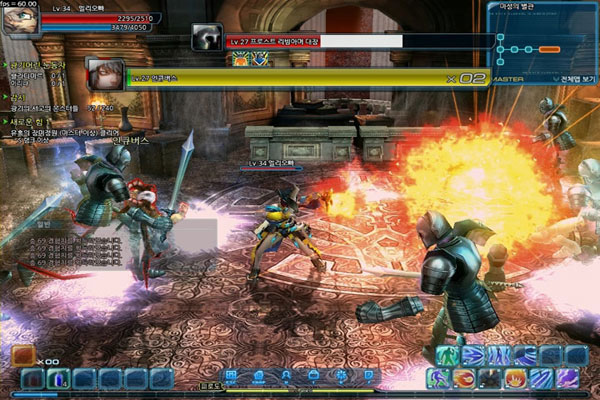Activate the purple slash skill icon

(568, 378)
